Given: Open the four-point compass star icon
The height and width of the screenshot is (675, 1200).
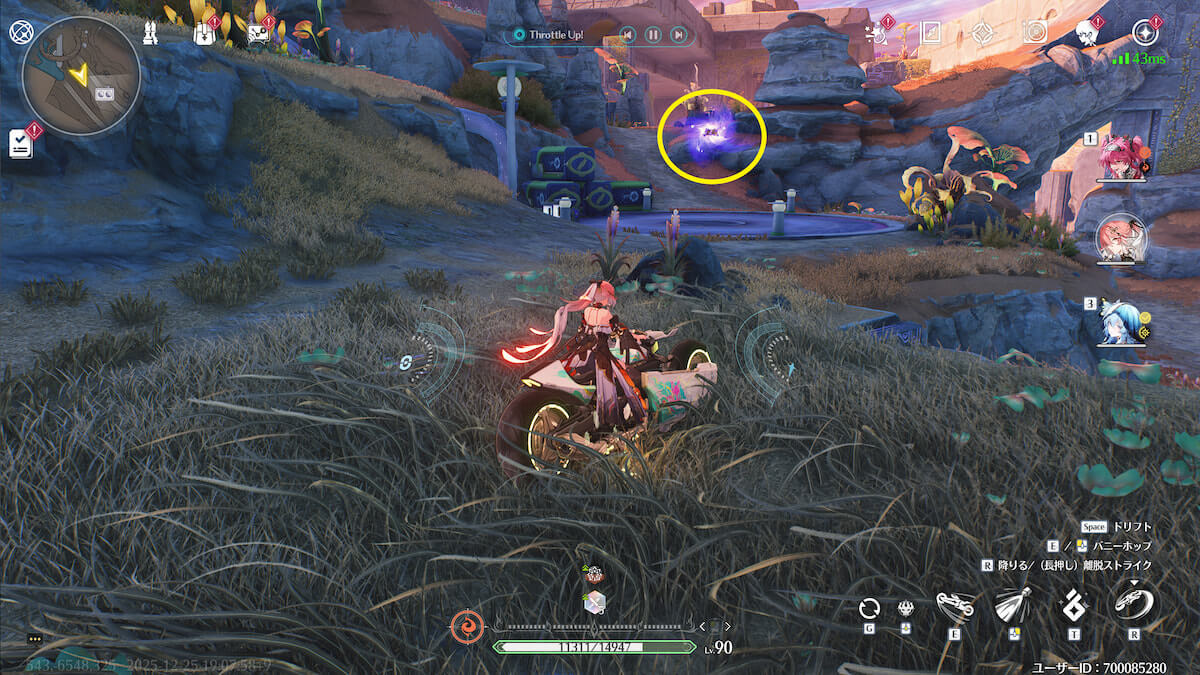Looking at the screenshot, I should [981, 33].
